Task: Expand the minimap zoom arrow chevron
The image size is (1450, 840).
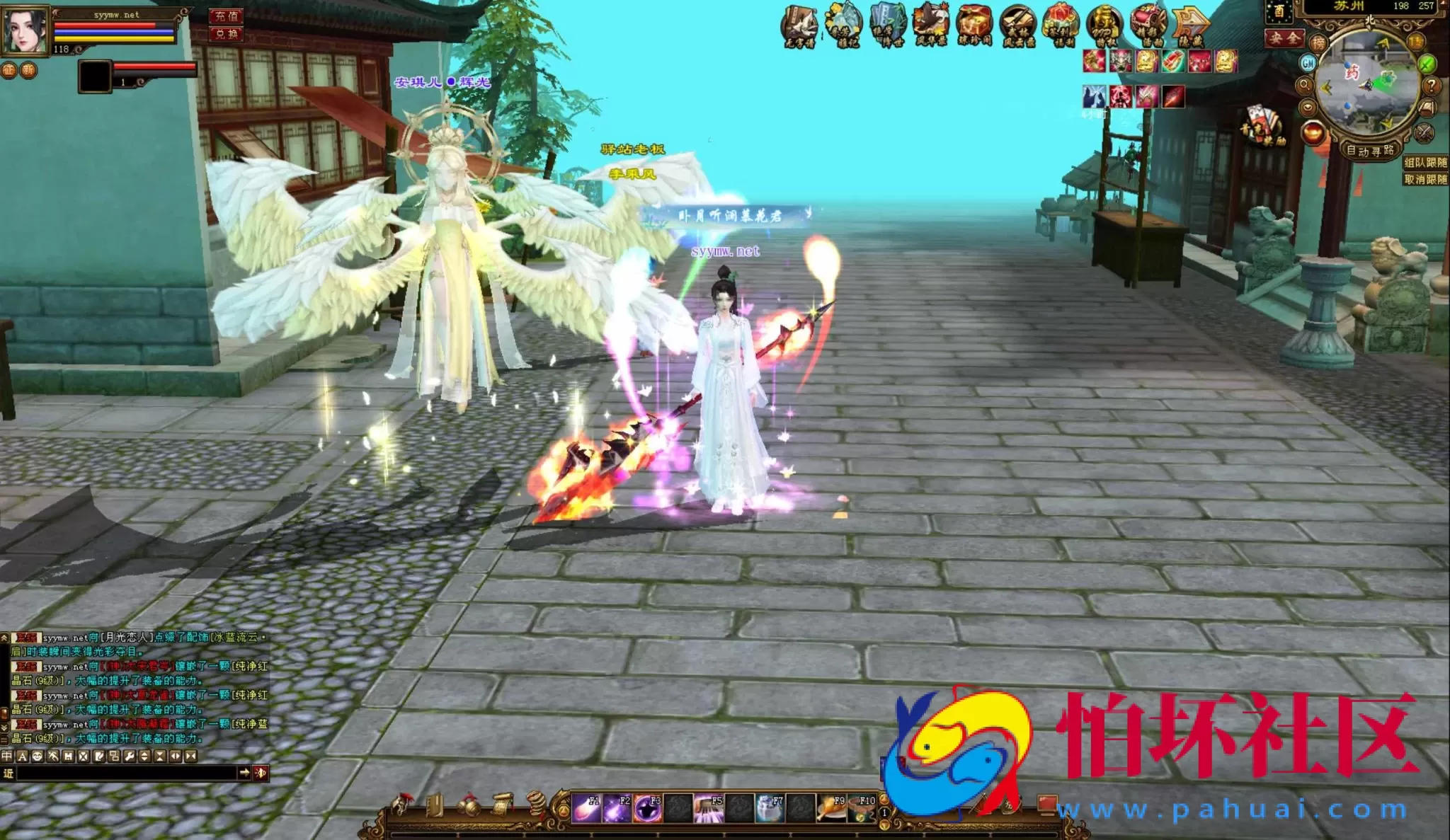Action: tap(1307, 106)
